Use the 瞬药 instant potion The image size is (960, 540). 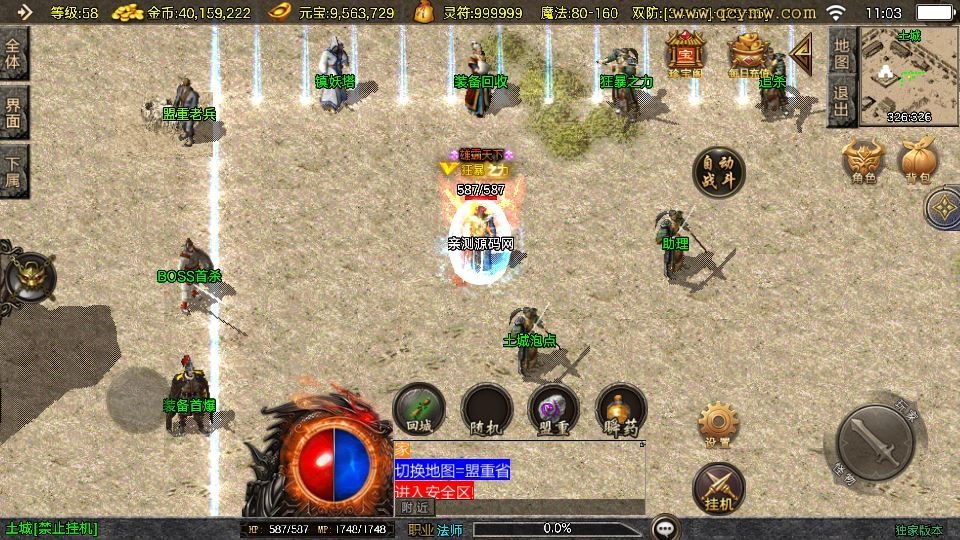(621, 410)
